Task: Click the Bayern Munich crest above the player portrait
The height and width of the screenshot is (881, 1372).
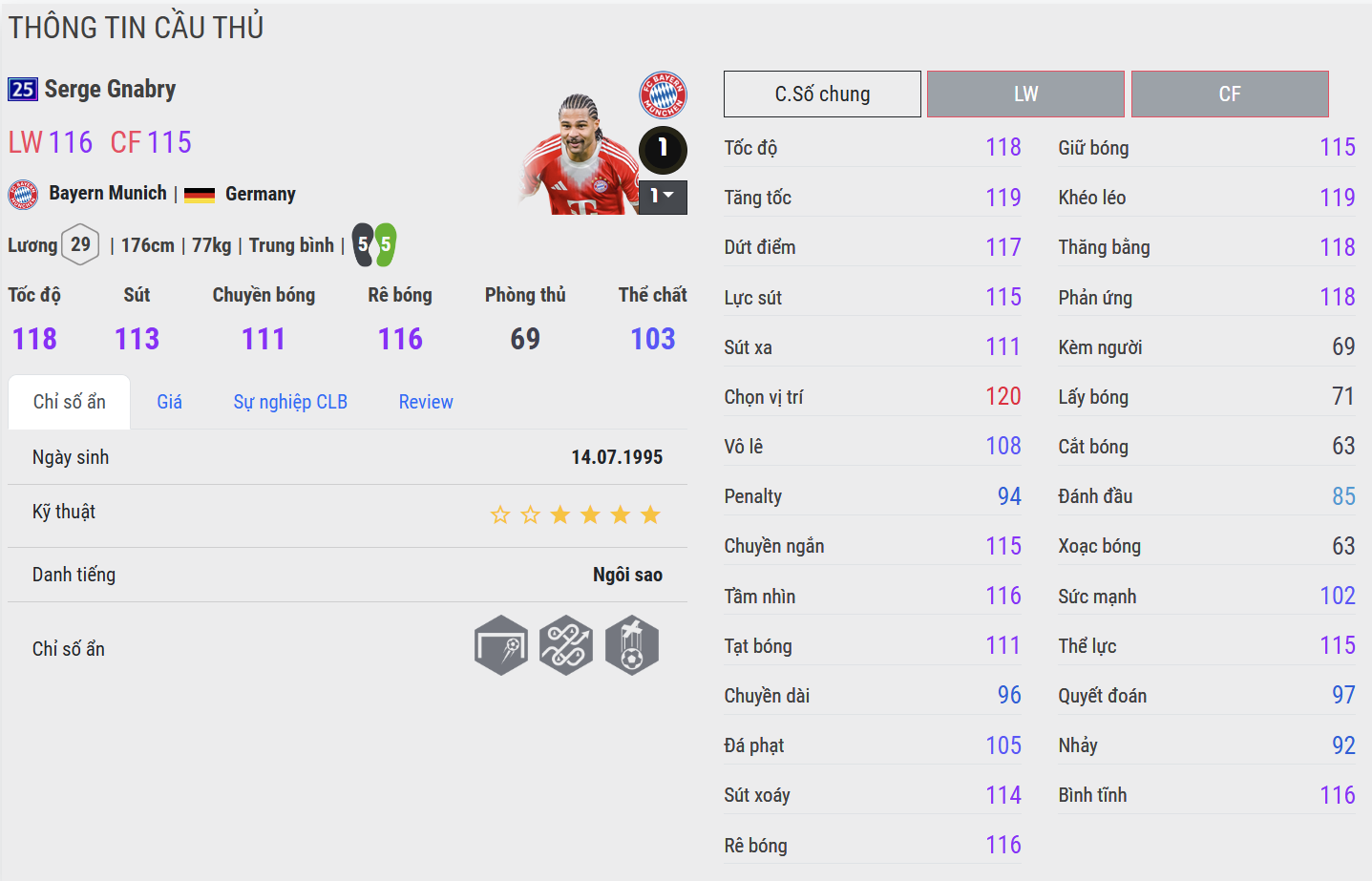Action: tap(663, 94)
